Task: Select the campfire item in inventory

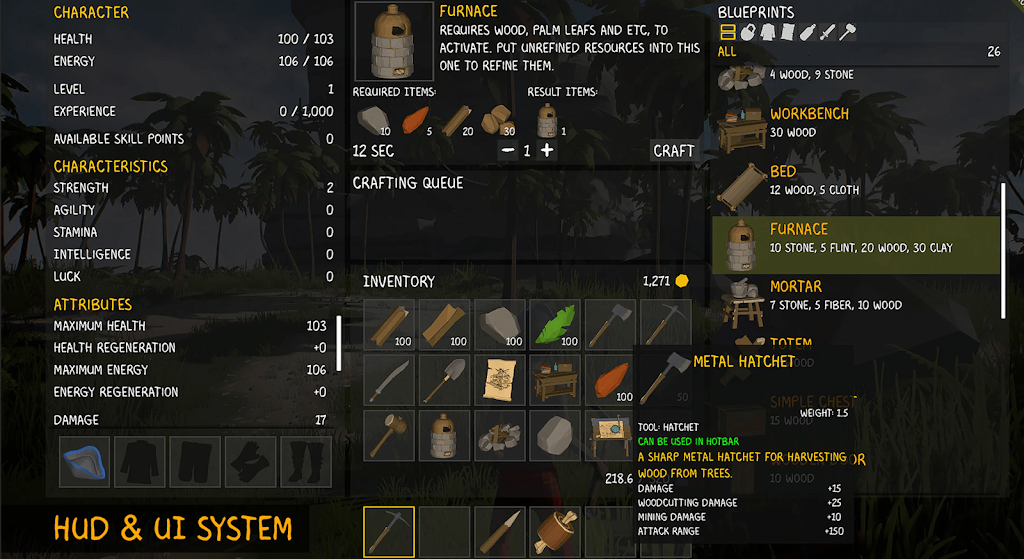Action: coord(500,435)
